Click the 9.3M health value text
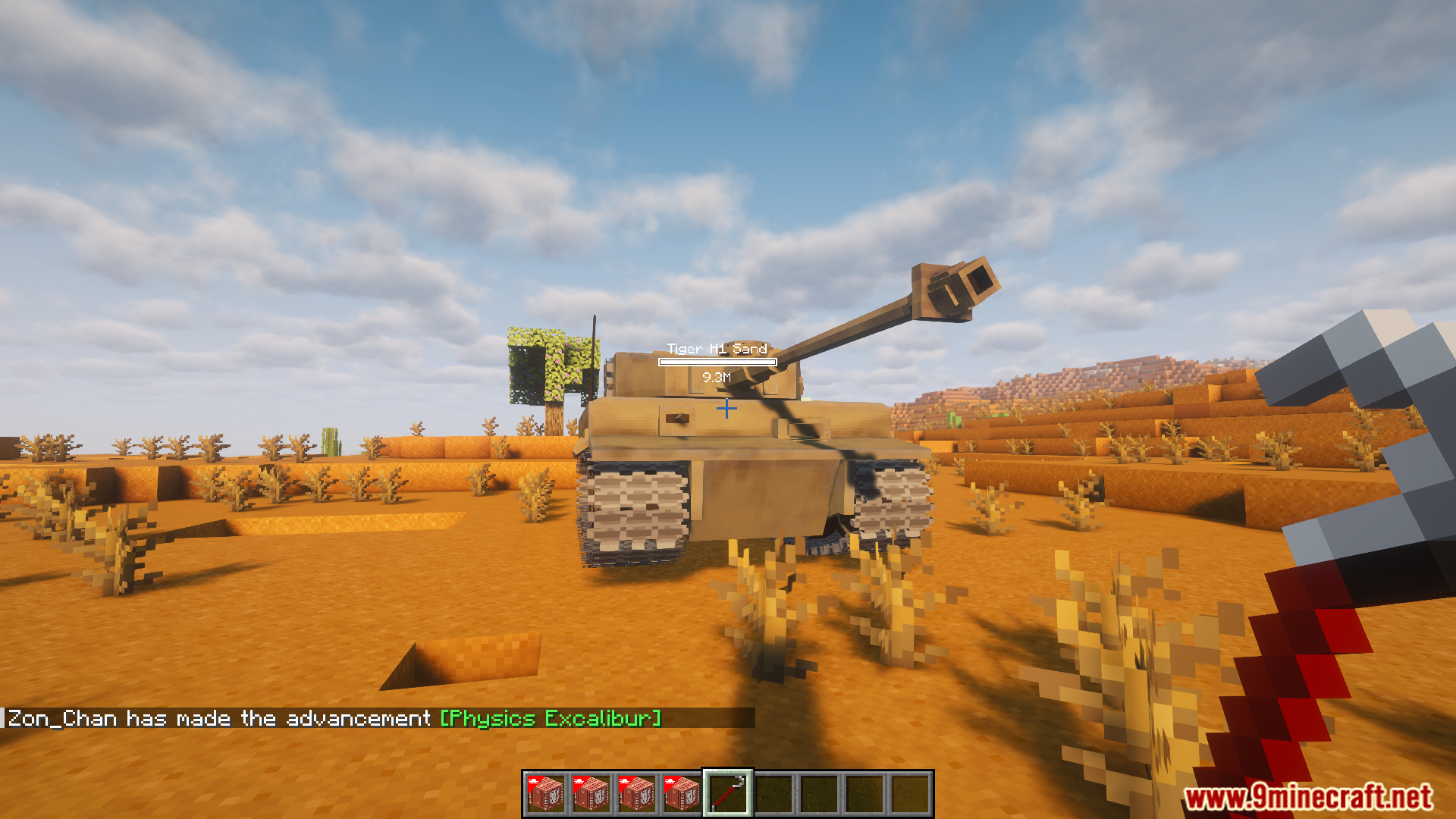Screen dimensions: 1456x819 (x=717, y=375)
